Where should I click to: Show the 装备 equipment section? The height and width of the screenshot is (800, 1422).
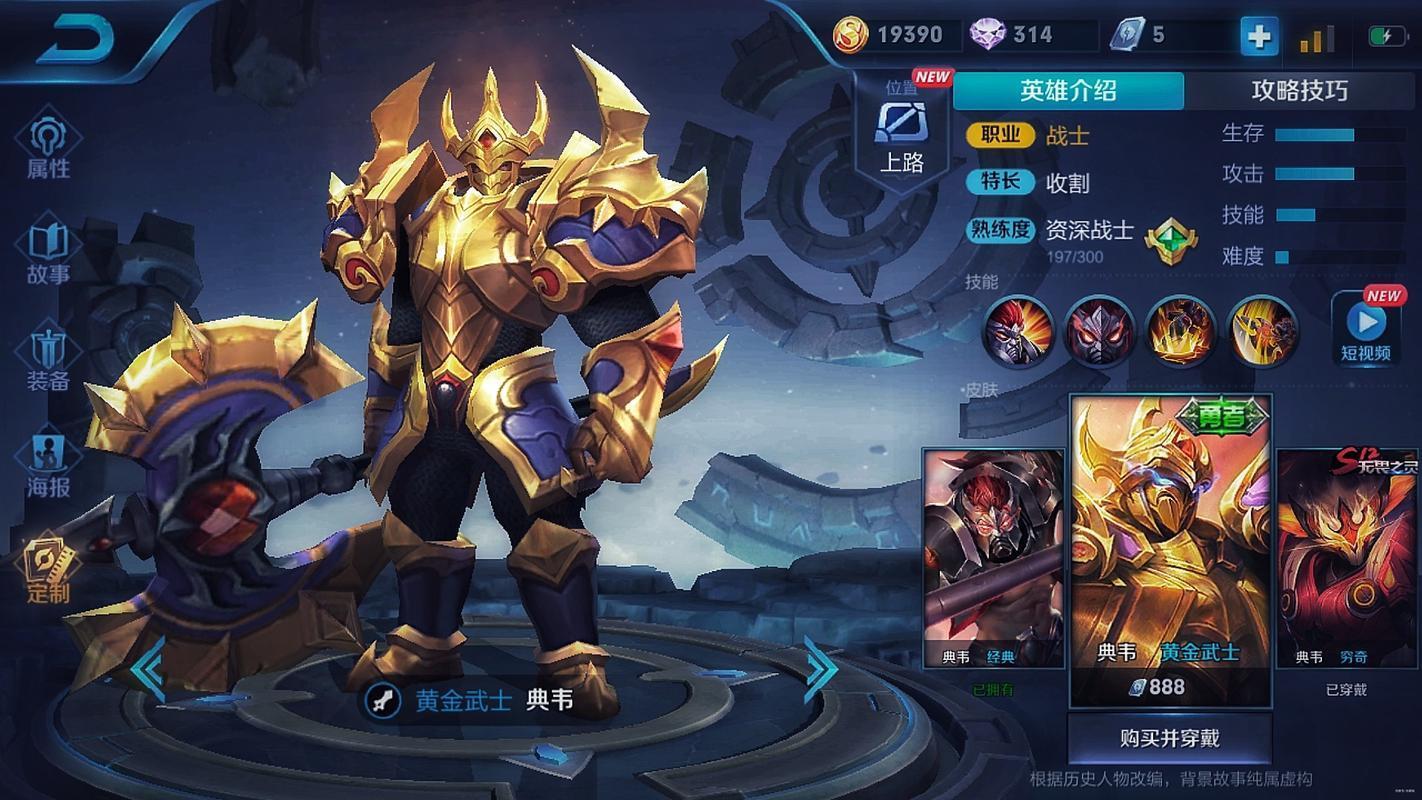pyautogui.click(x=48, y=360)
